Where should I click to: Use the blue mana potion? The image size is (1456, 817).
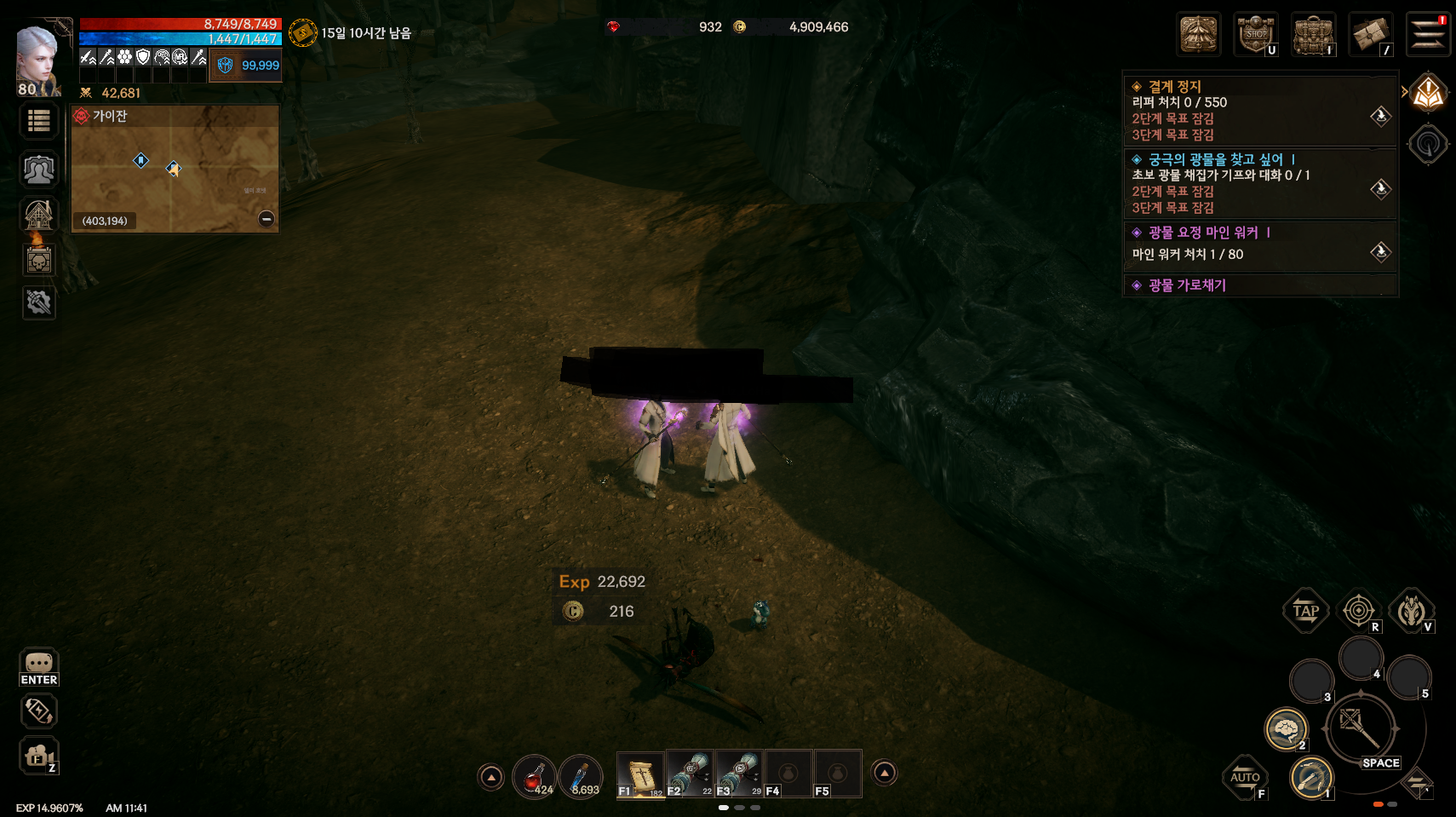582,776
